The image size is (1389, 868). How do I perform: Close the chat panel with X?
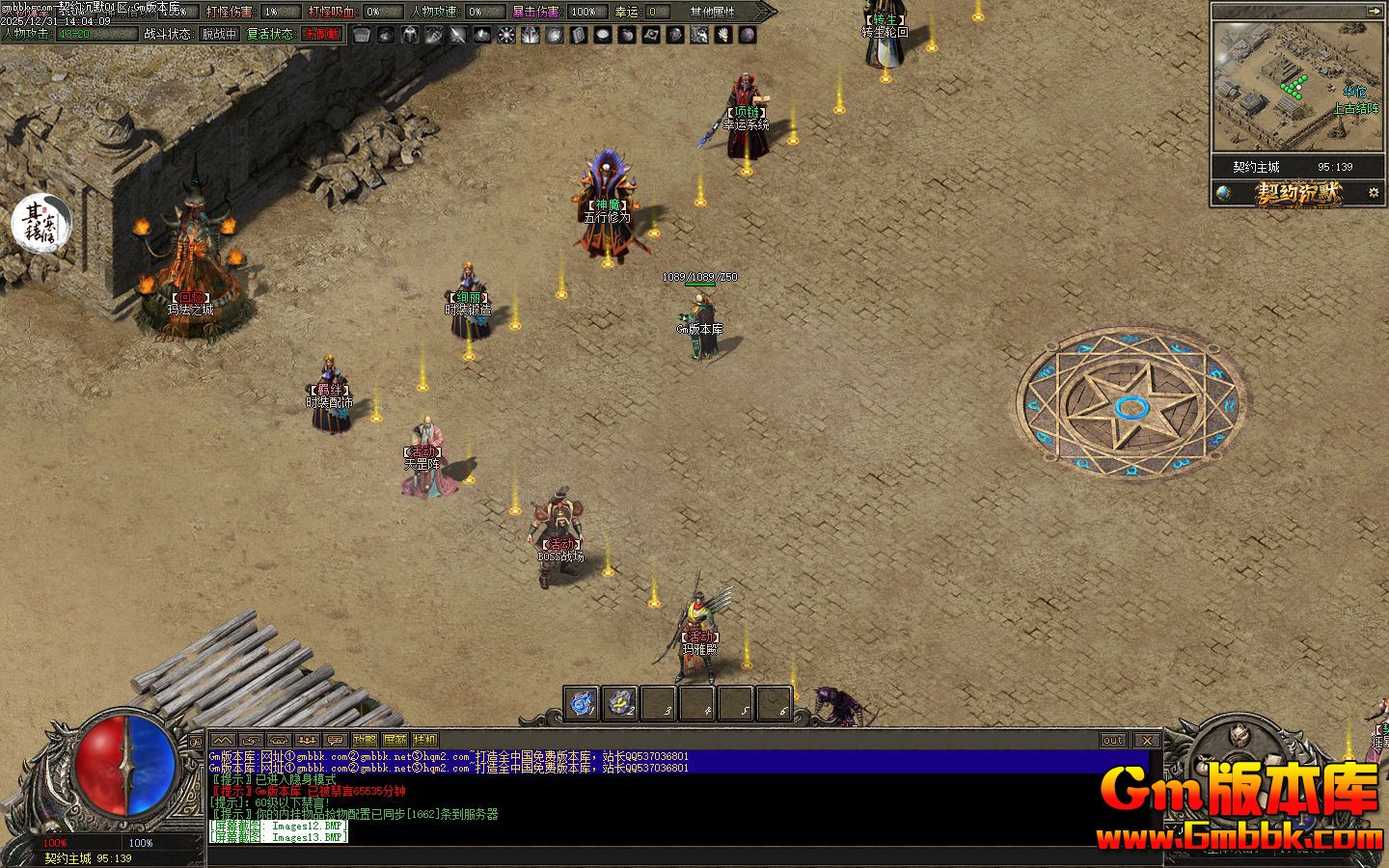tap(1146, 740)
